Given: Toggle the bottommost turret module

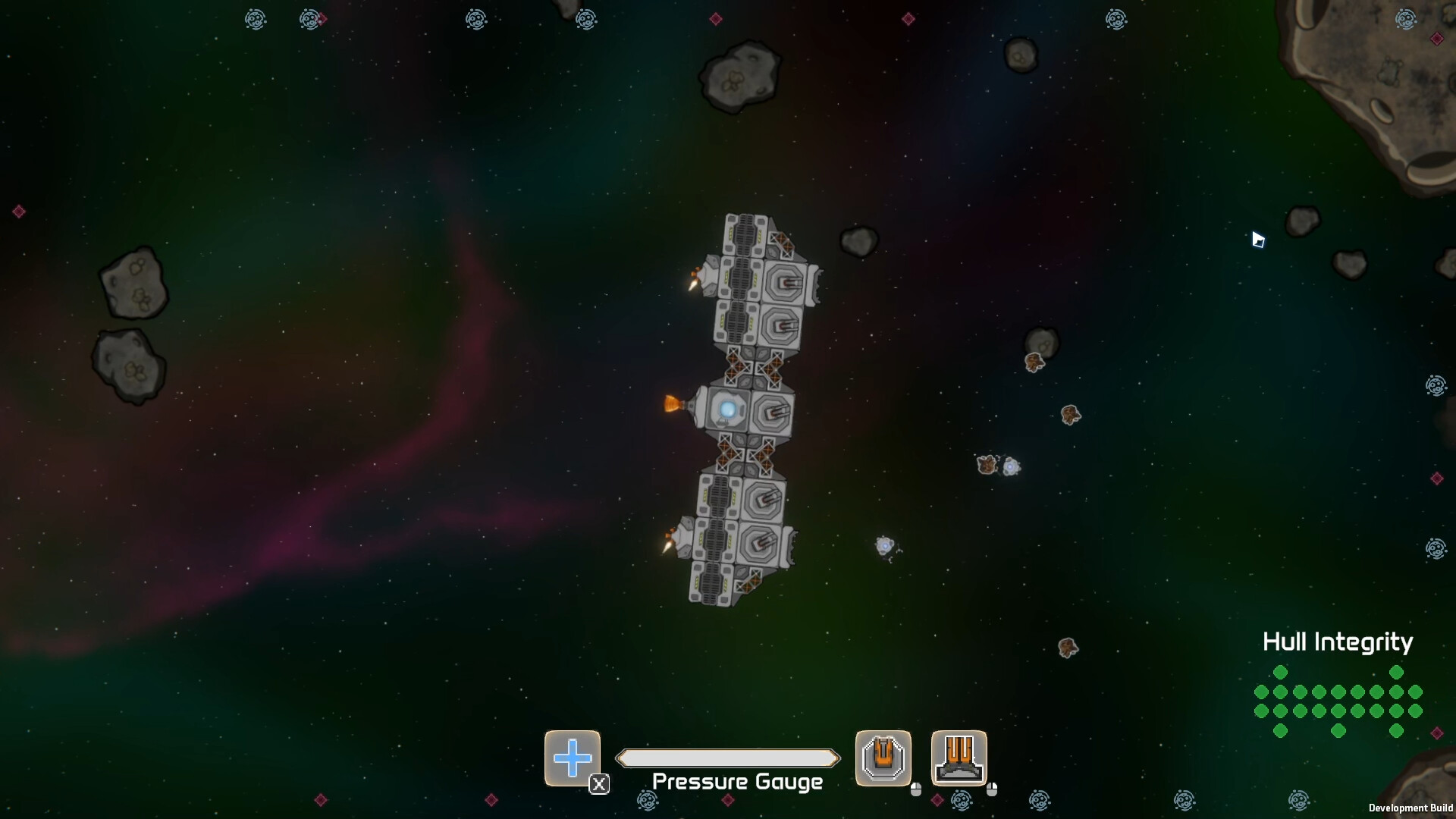Looking at the screenshot, I should click(758, 542).
